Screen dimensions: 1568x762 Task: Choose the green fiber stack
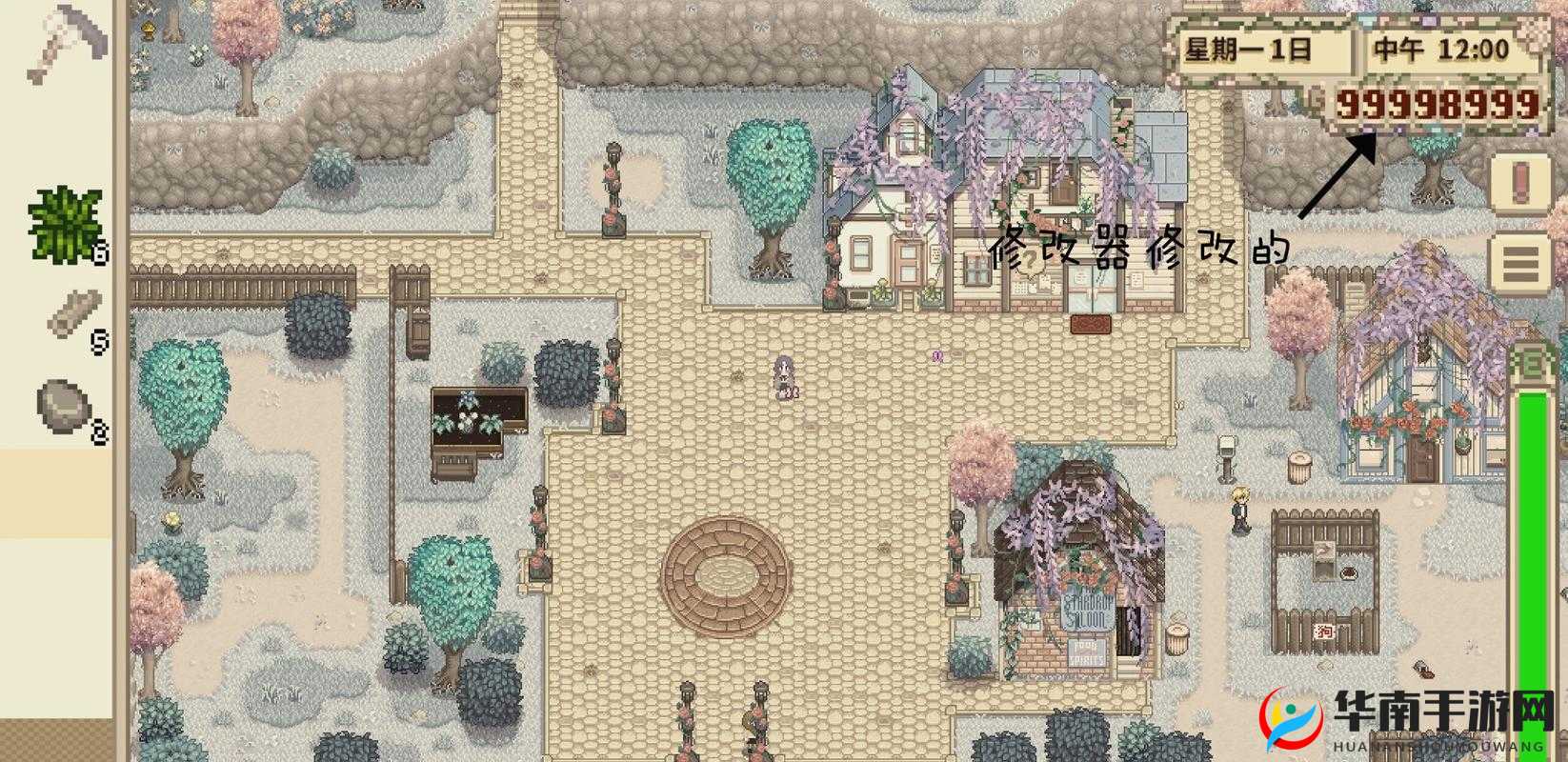65,225
